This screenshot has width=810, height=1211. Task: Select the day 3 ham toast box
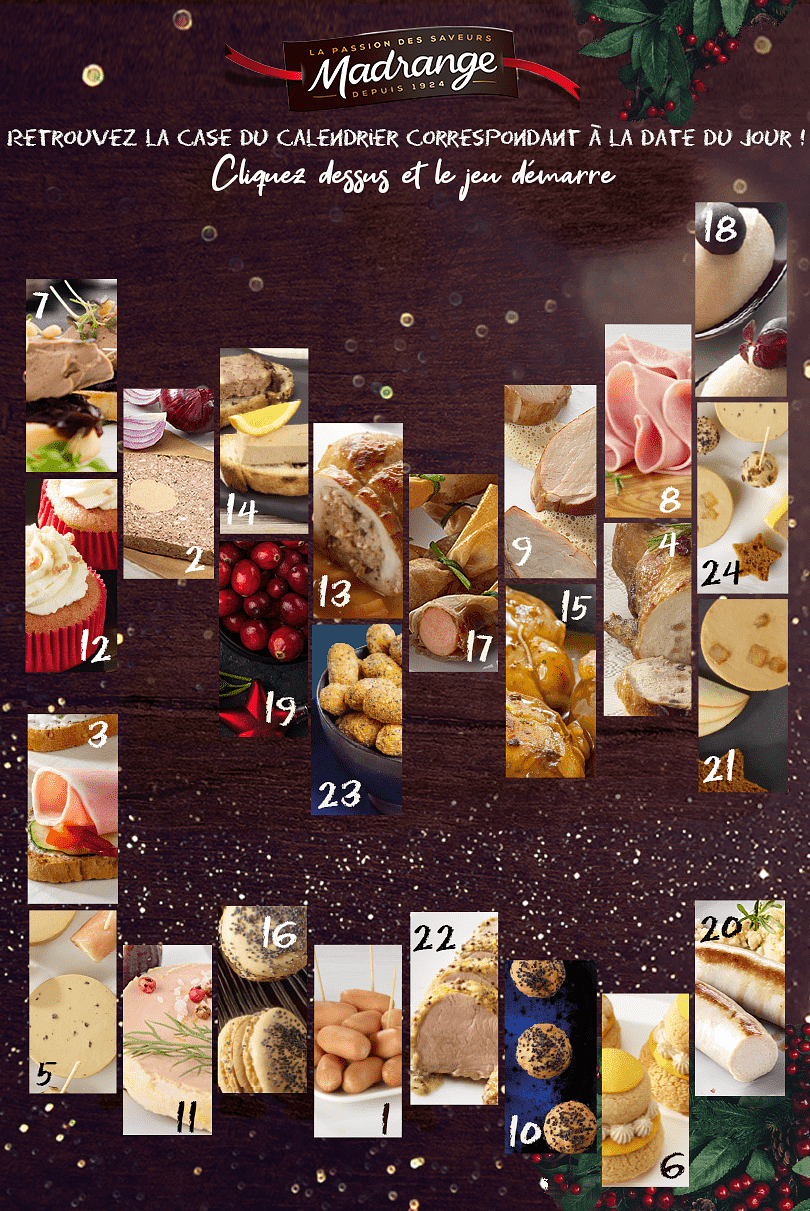(73, 808)
